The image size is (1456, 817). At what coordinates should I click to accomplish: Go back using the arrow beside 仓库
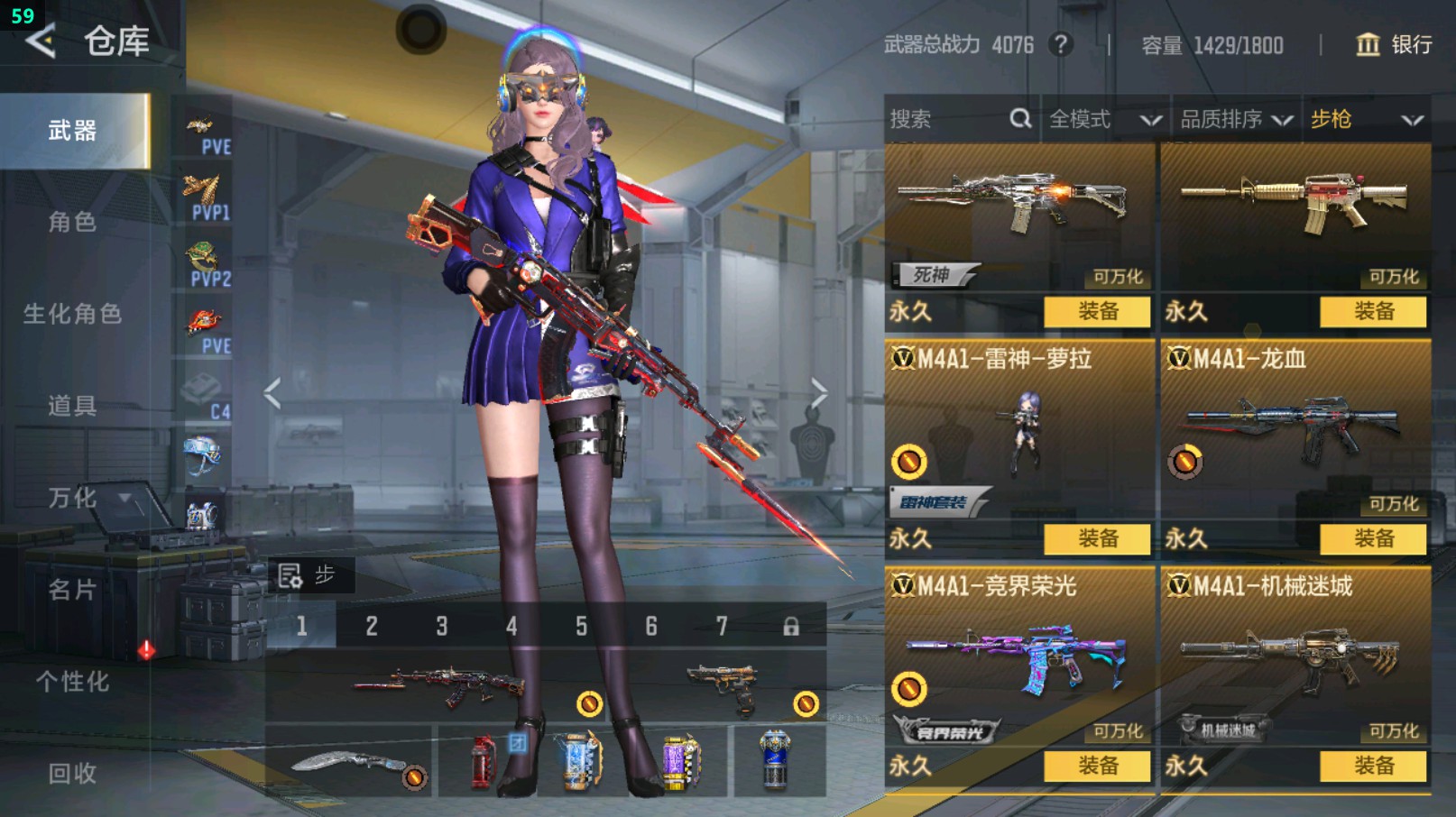point(41,41)
